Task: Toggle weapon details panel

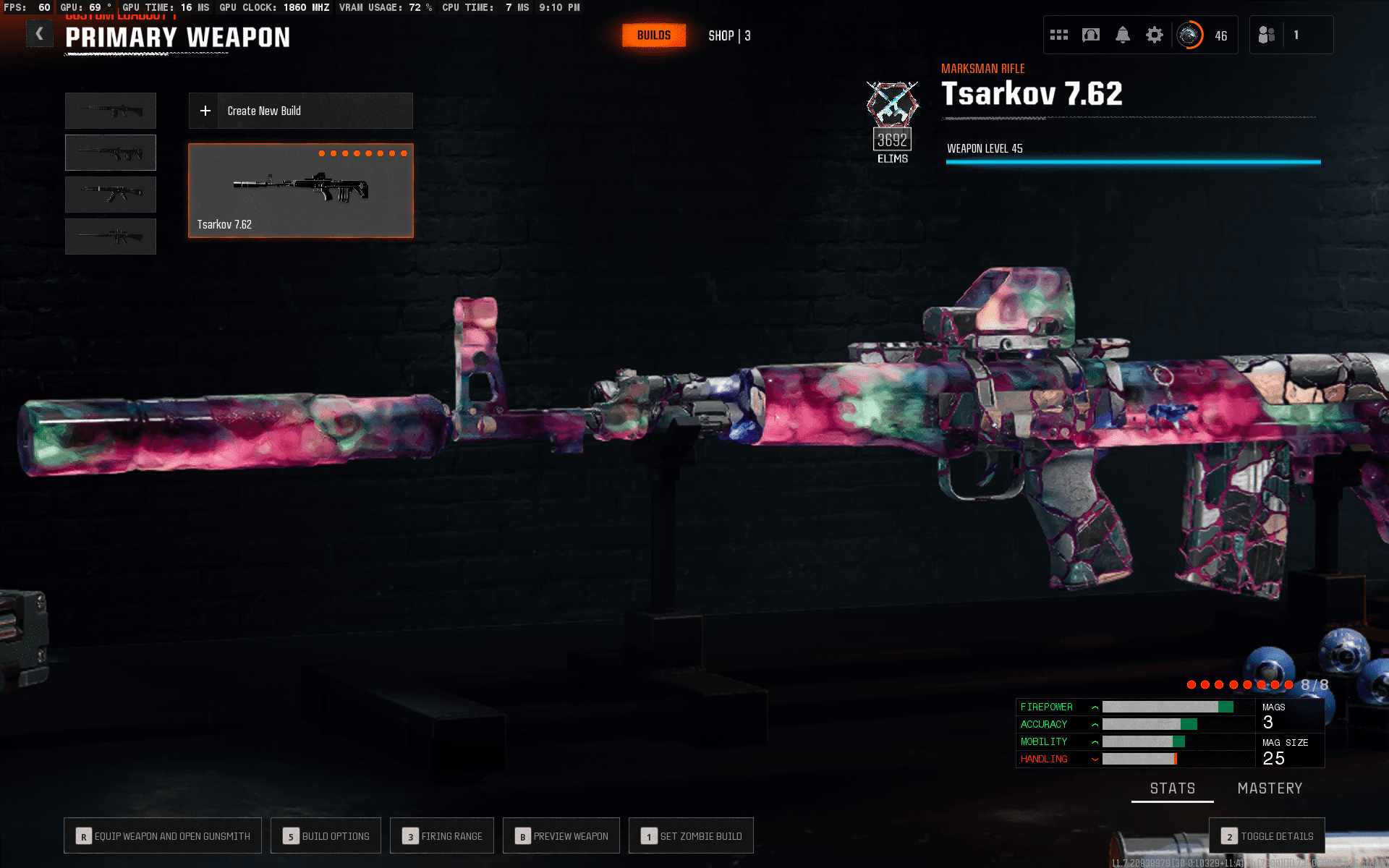Action: tap(1267, 836)
